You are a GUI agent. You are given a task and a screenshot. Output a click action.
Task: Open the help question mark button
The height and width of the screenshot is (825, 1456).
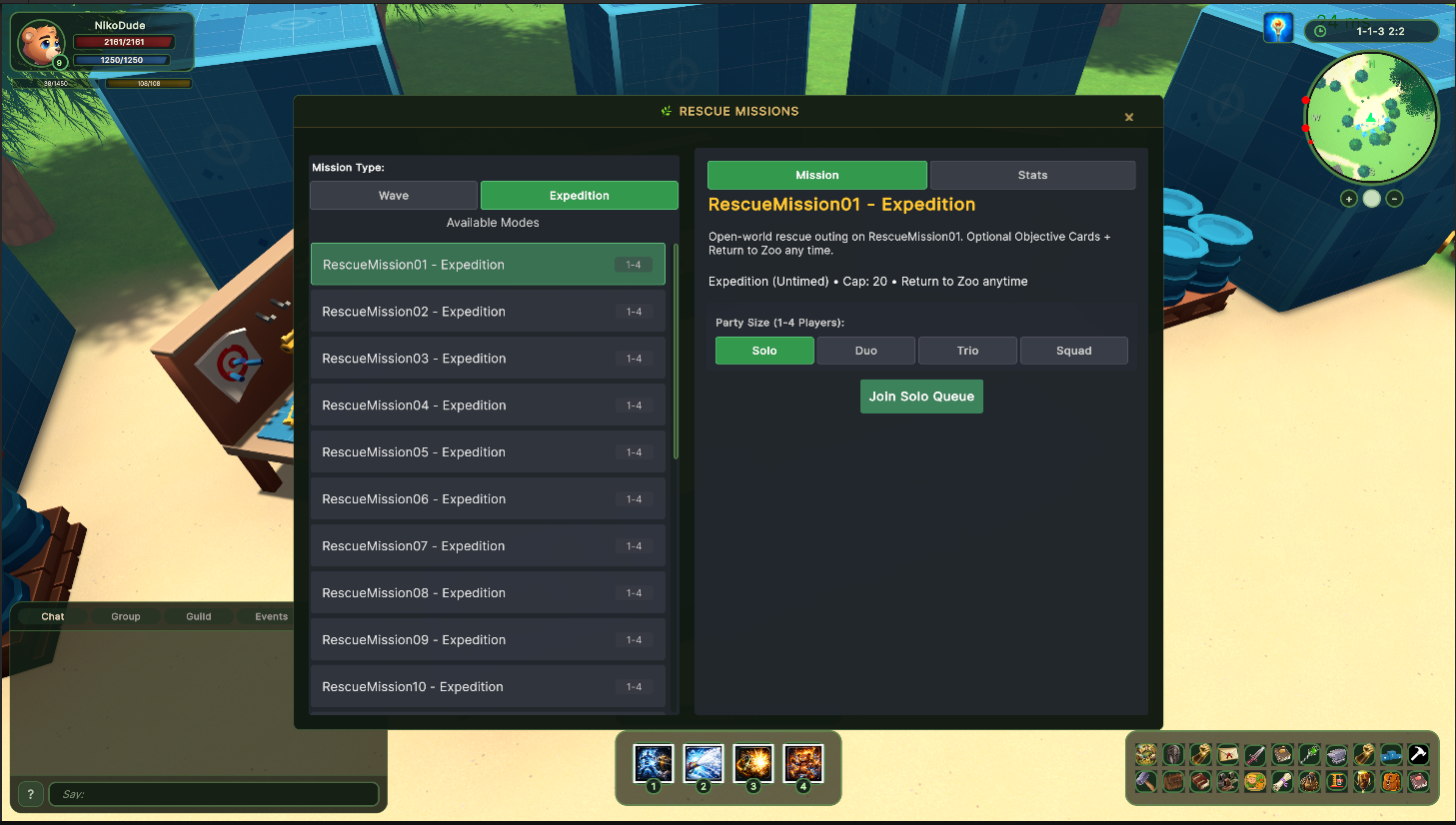click(30, 793)
